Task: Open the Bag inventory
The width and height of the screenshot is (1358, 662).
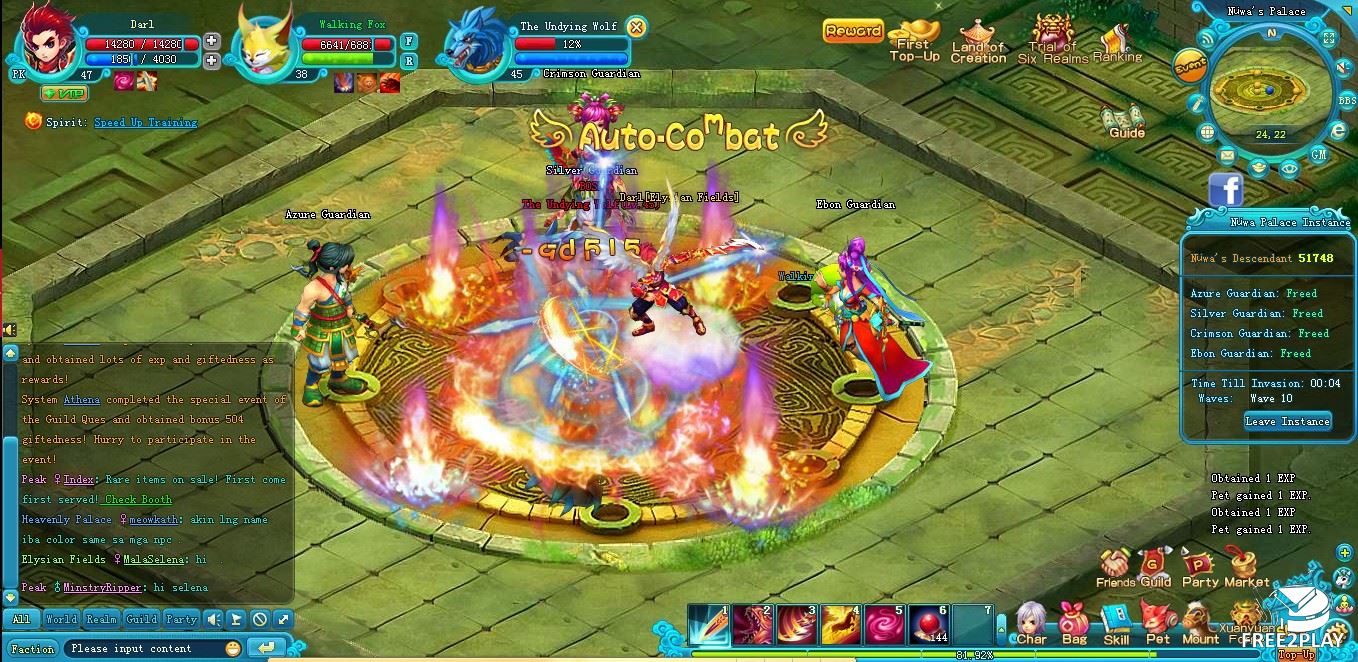Action: pyautogui.click(x=1074, y=624)
